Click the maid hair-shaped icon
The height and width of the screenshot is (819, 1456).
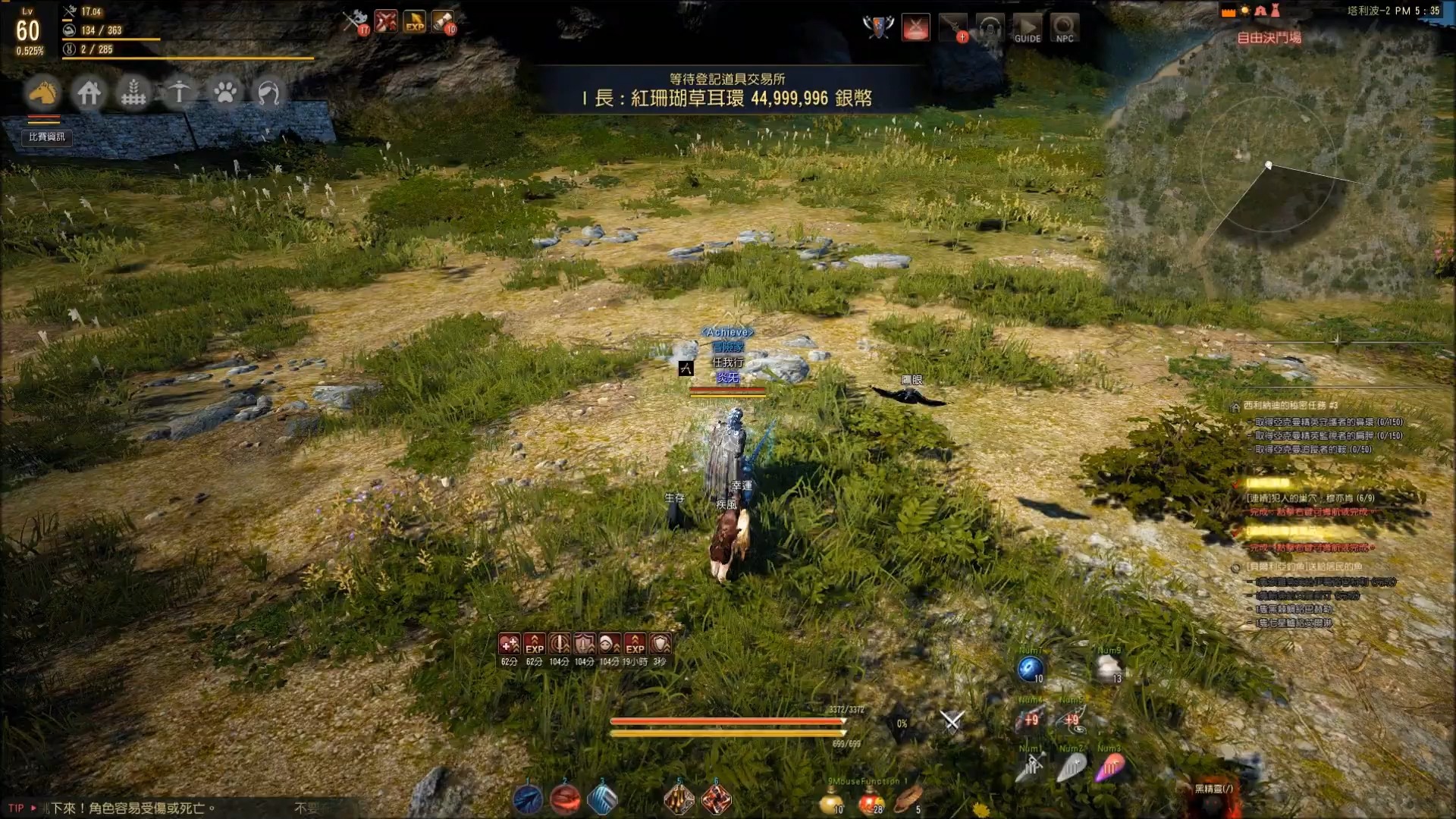click(x=268, y=93)
